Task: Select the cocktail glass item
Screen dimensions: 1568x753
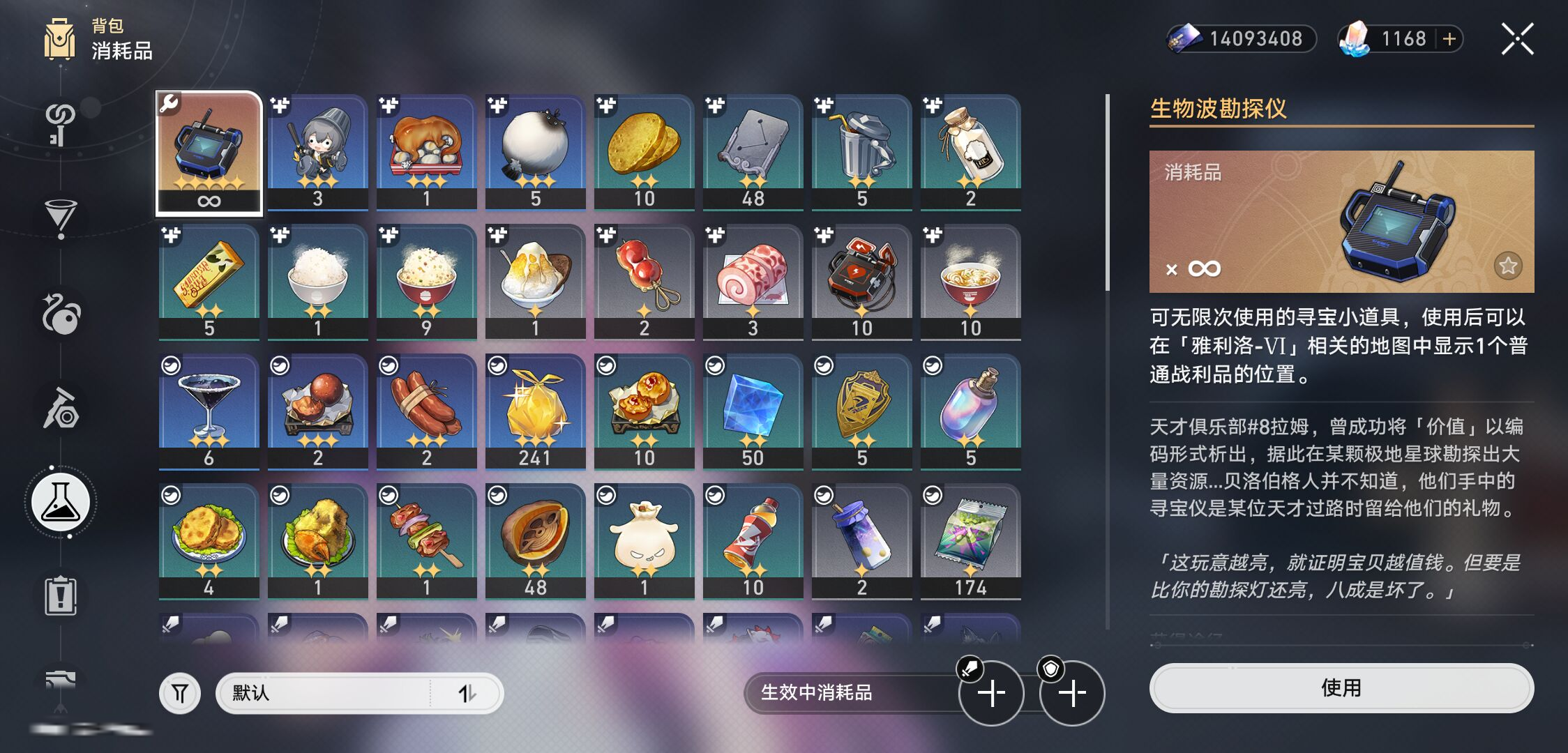Action: tap(209, 411)
